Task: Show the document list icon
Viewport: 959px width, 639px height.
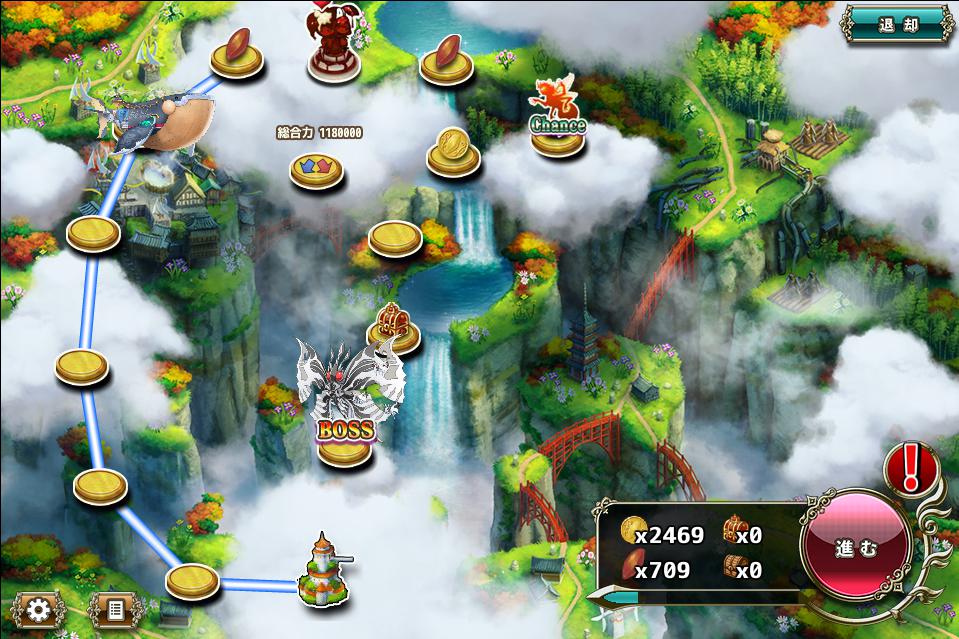Action: [x=113, y=608]
